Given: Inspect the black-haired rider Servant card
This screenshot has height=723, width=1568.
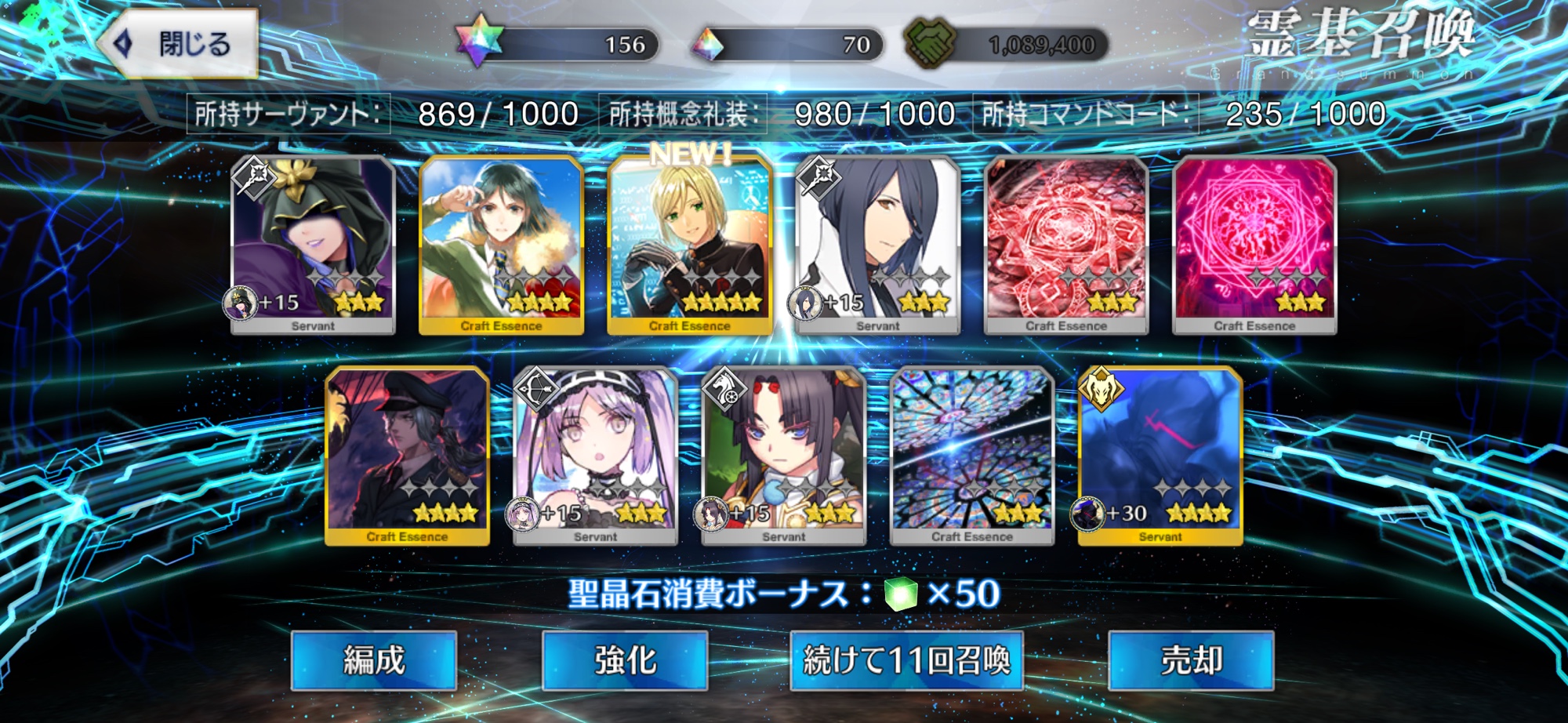Looking at the screenshot, I should pos(784,456).
